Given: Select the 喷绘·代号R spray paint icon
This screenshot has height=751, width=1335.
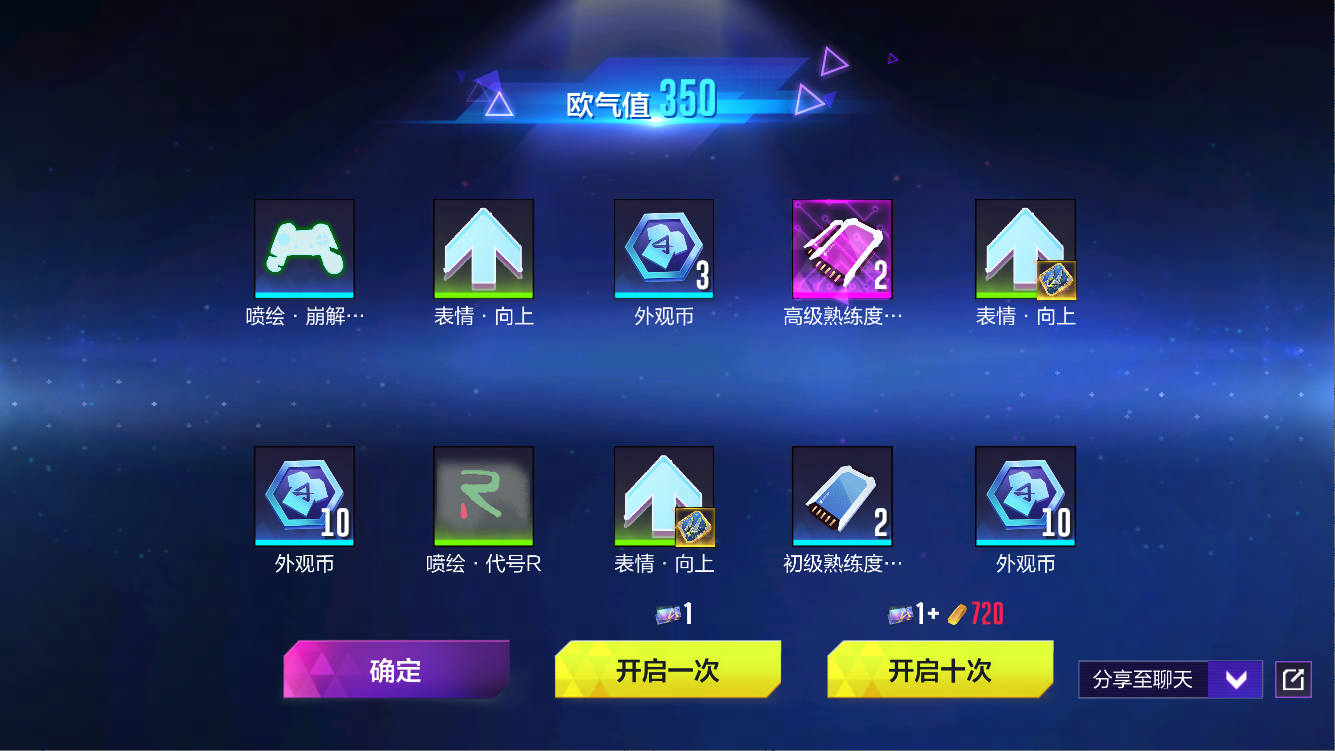Looking at the screenshot, I should (484, 496).
